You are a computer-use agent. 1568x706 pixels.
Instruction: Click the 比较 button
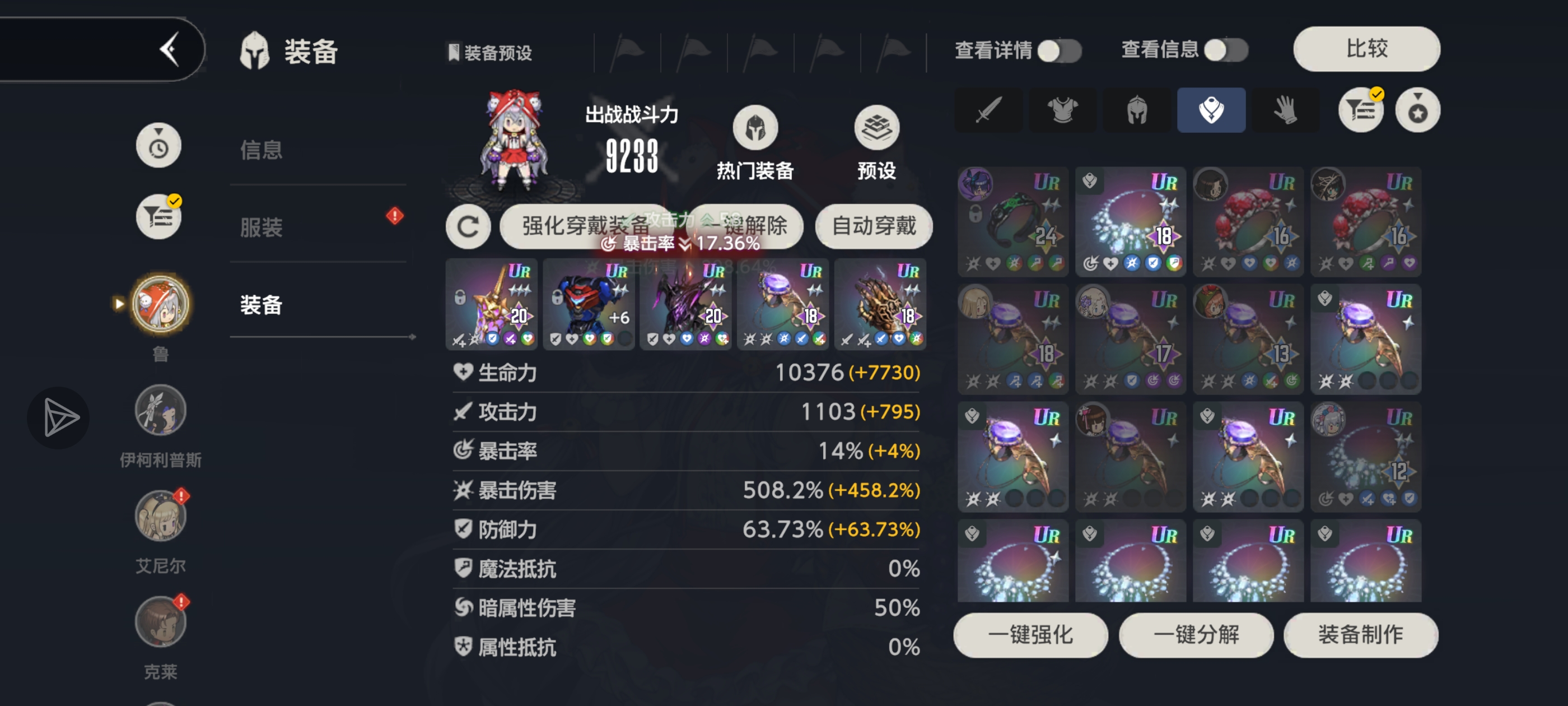click(1366, 49)
